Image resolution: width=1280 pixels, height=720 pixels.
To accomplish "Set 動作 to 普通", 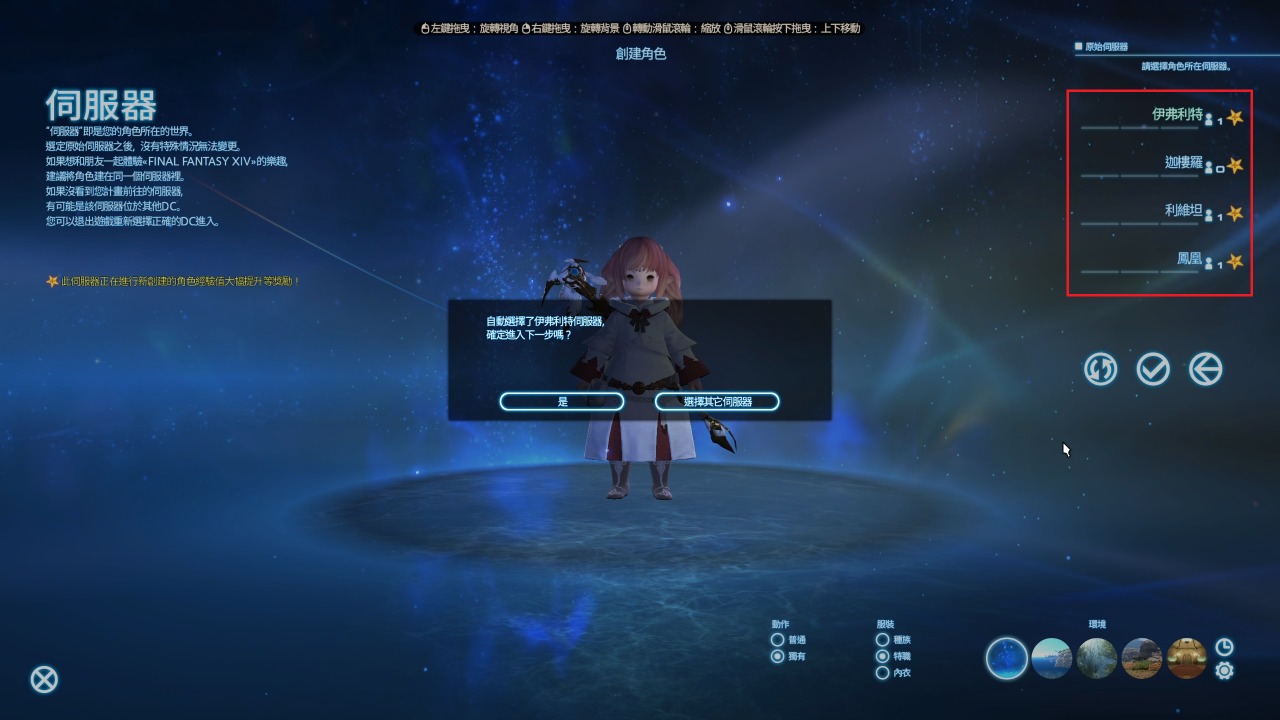I will pyautogui.click(x=778, y=640).
